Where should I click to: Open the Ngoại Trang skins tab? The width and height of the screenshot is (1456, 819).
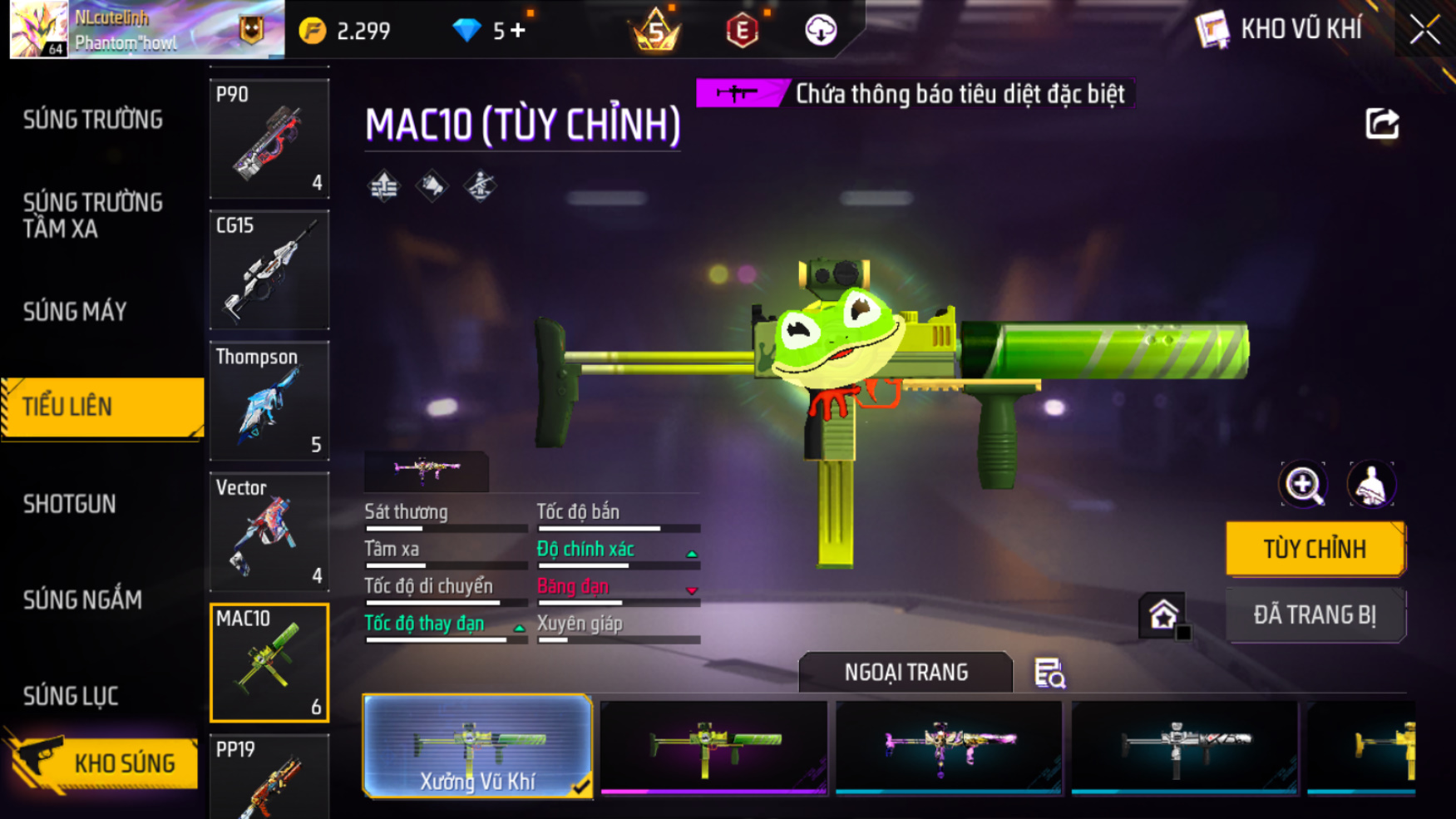(906, 672)
